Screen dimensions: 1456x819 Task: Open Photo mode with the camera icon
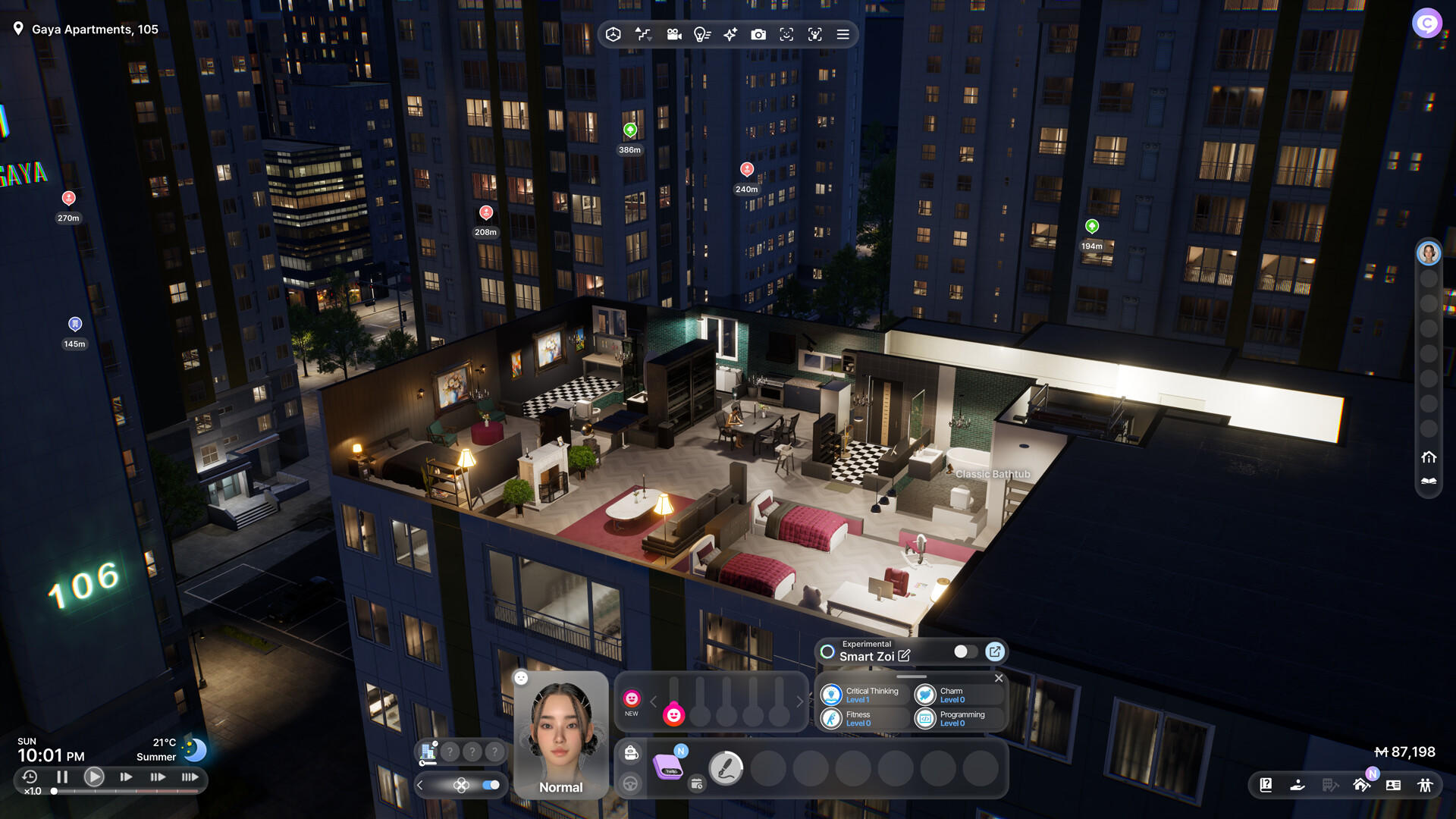pos(758,35)
